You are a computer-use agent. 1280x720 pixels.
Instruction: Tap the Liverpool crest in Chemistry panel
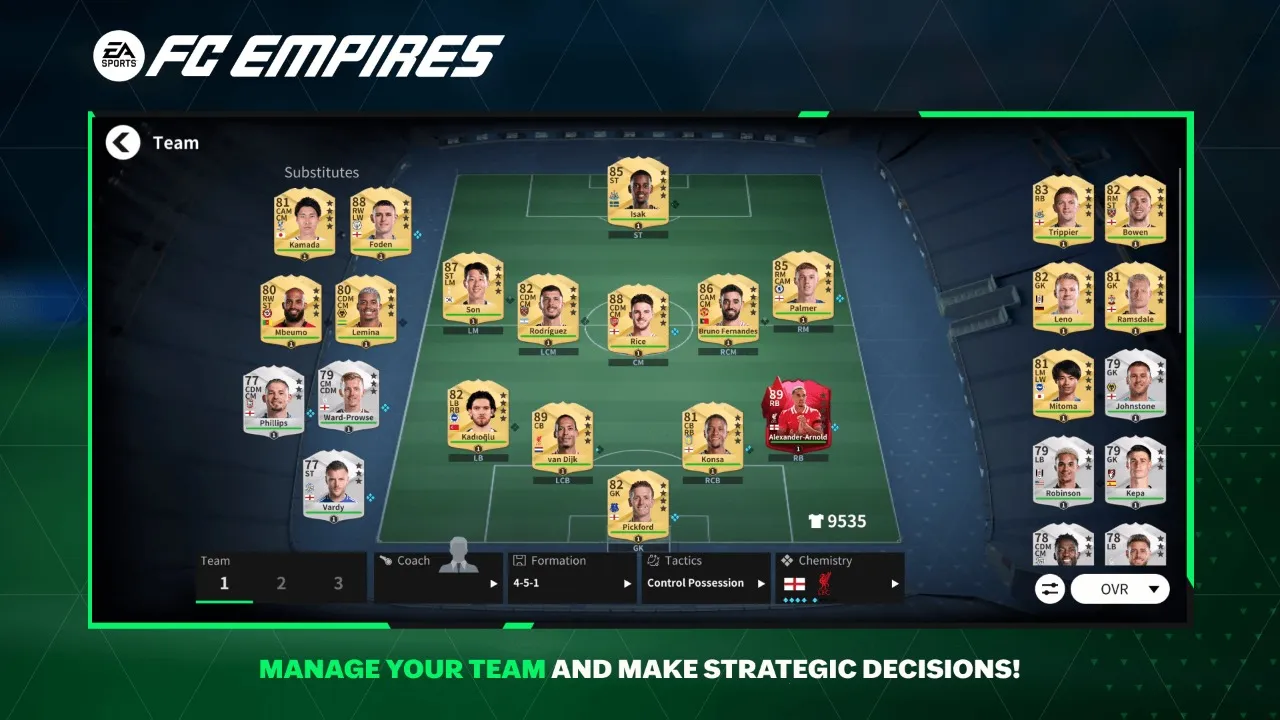[x=823, y=582]
